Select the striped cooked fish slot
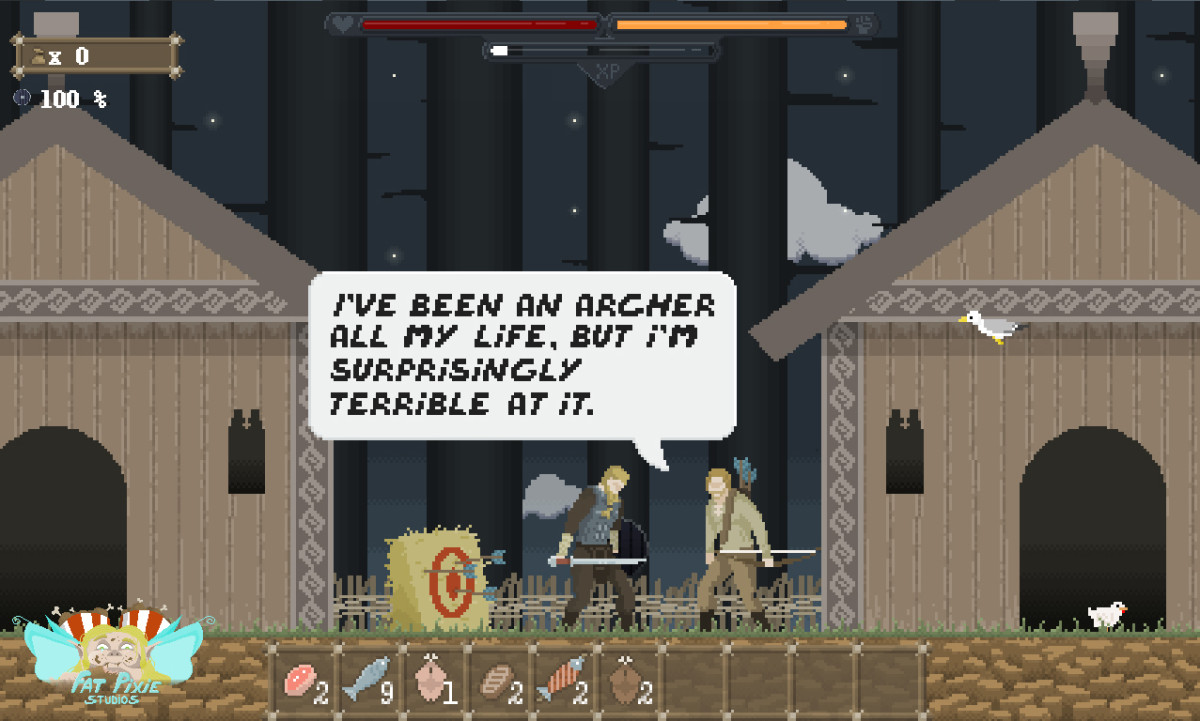Viewport: 1200px width, 721px height. point(562,681)
